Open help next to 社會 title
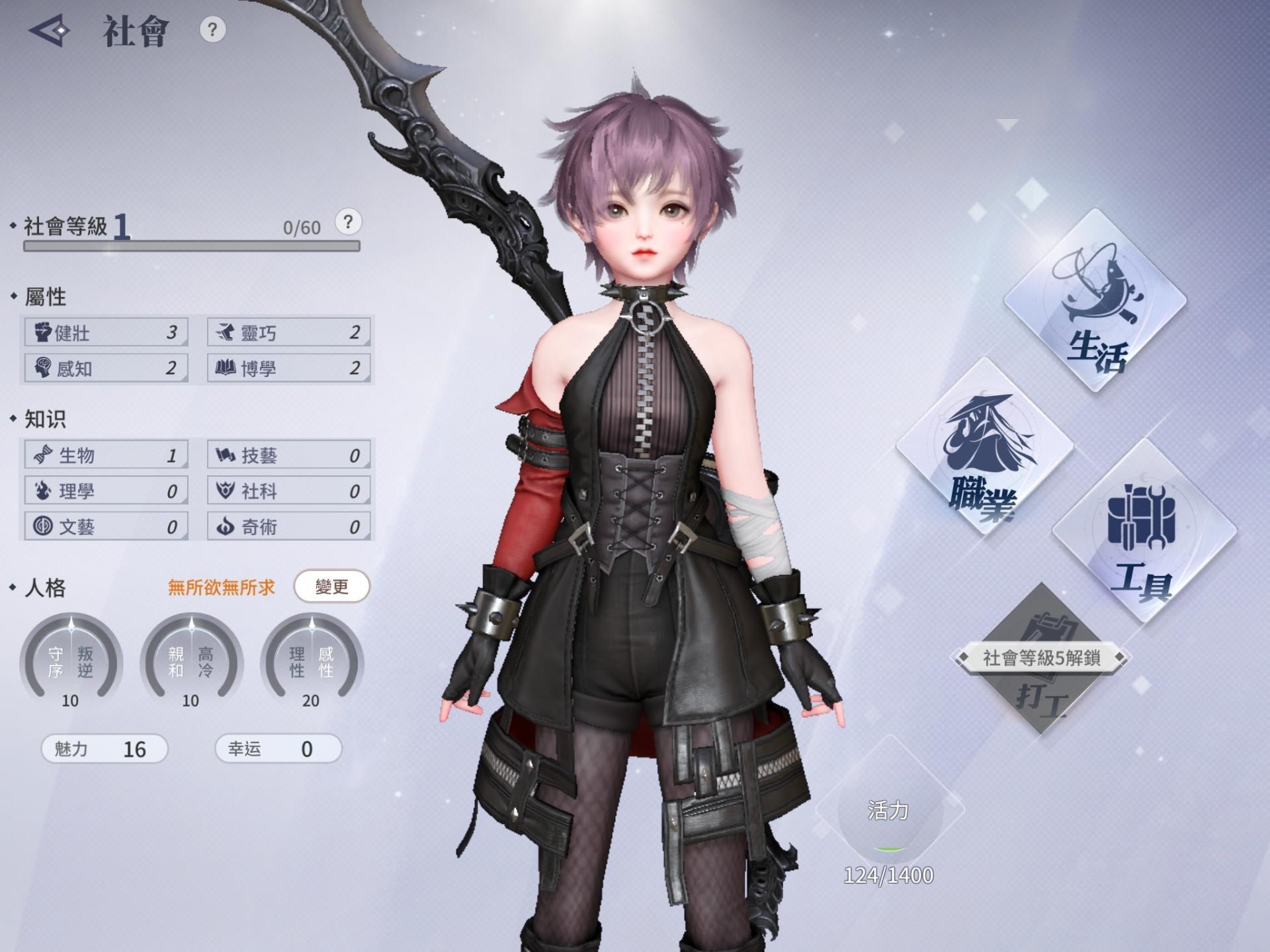Screen dimensions: 1270x952 212,30
